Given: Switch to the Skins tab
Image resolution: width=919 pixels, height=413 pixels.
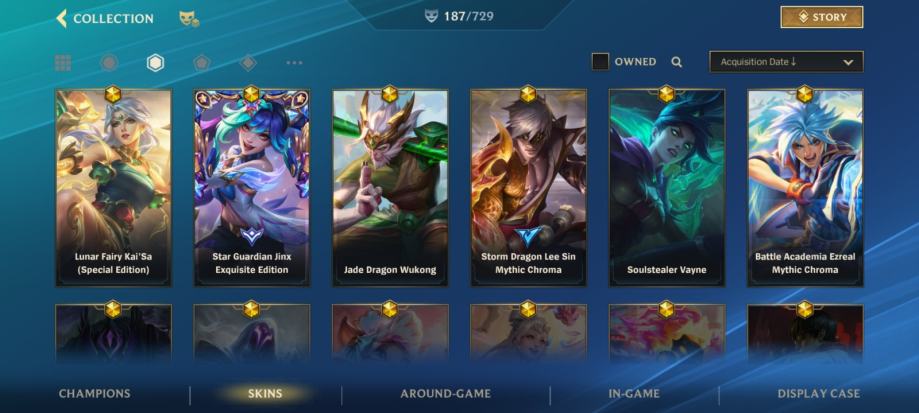Looking at the screenshot, I should coord(265,394).
